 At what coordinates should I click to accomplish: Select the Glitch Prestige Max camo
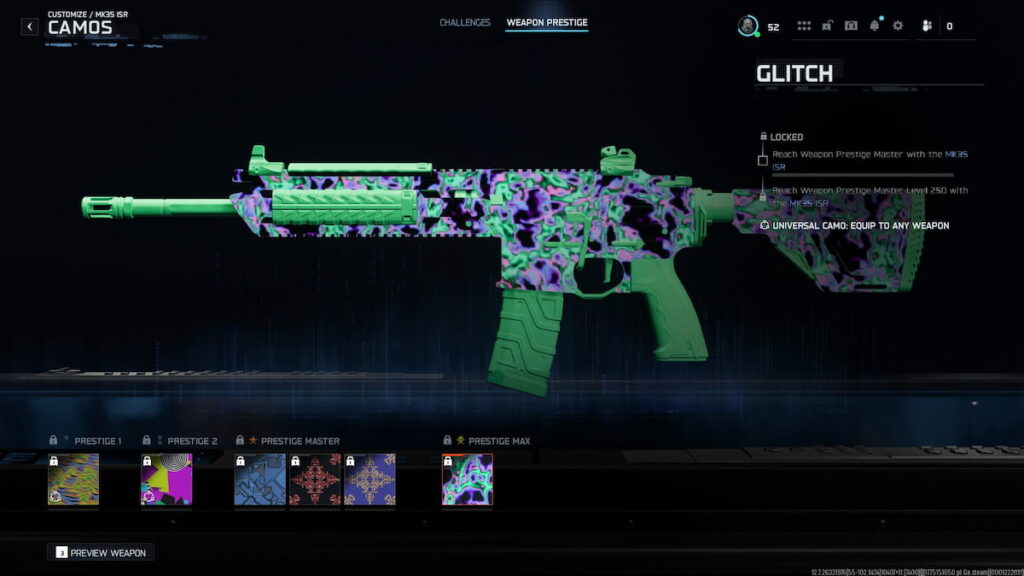(x=467, y=479)
